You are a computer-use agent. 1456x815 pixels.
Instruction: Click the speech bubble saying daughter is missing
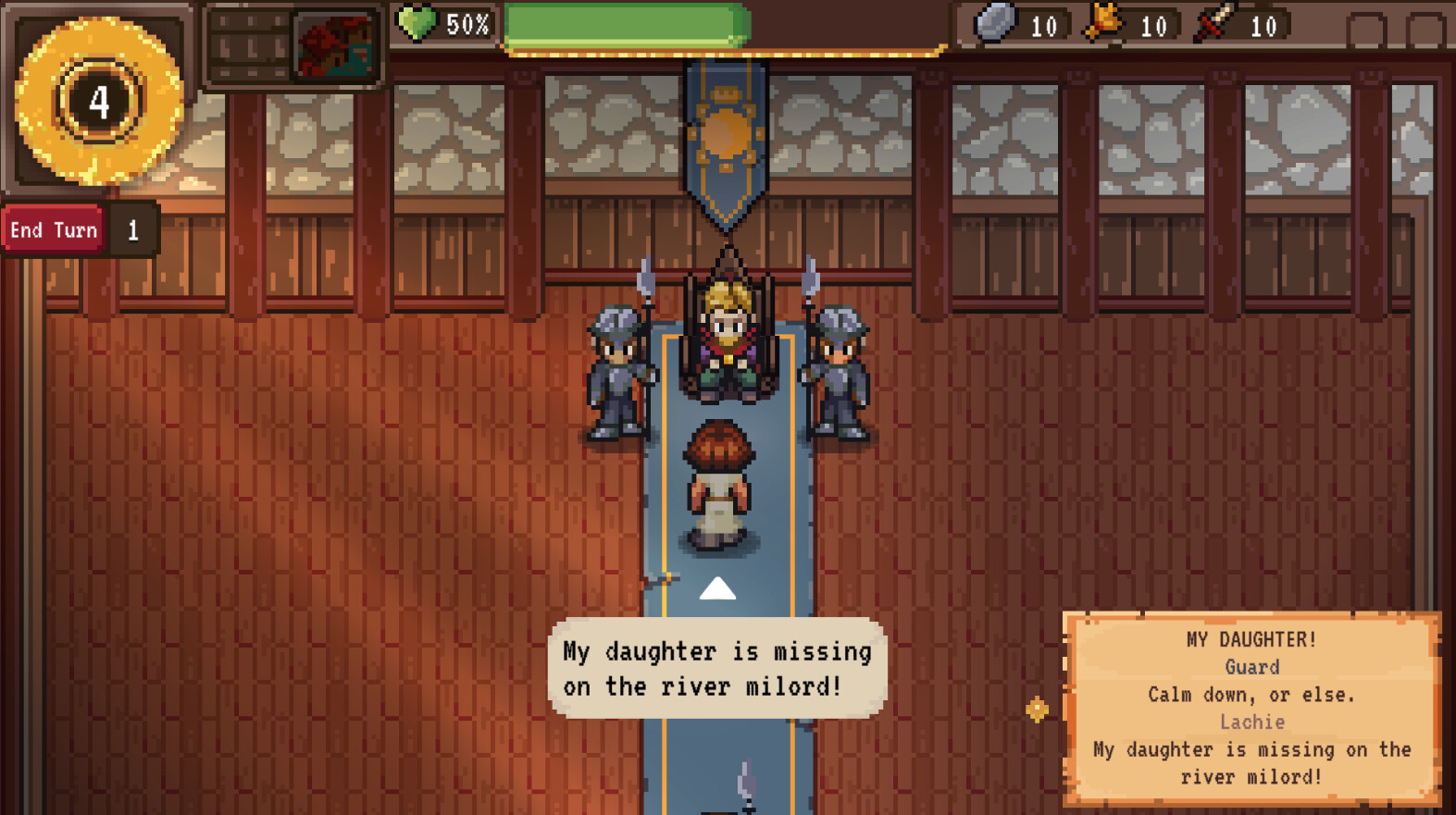pos(716,668)
